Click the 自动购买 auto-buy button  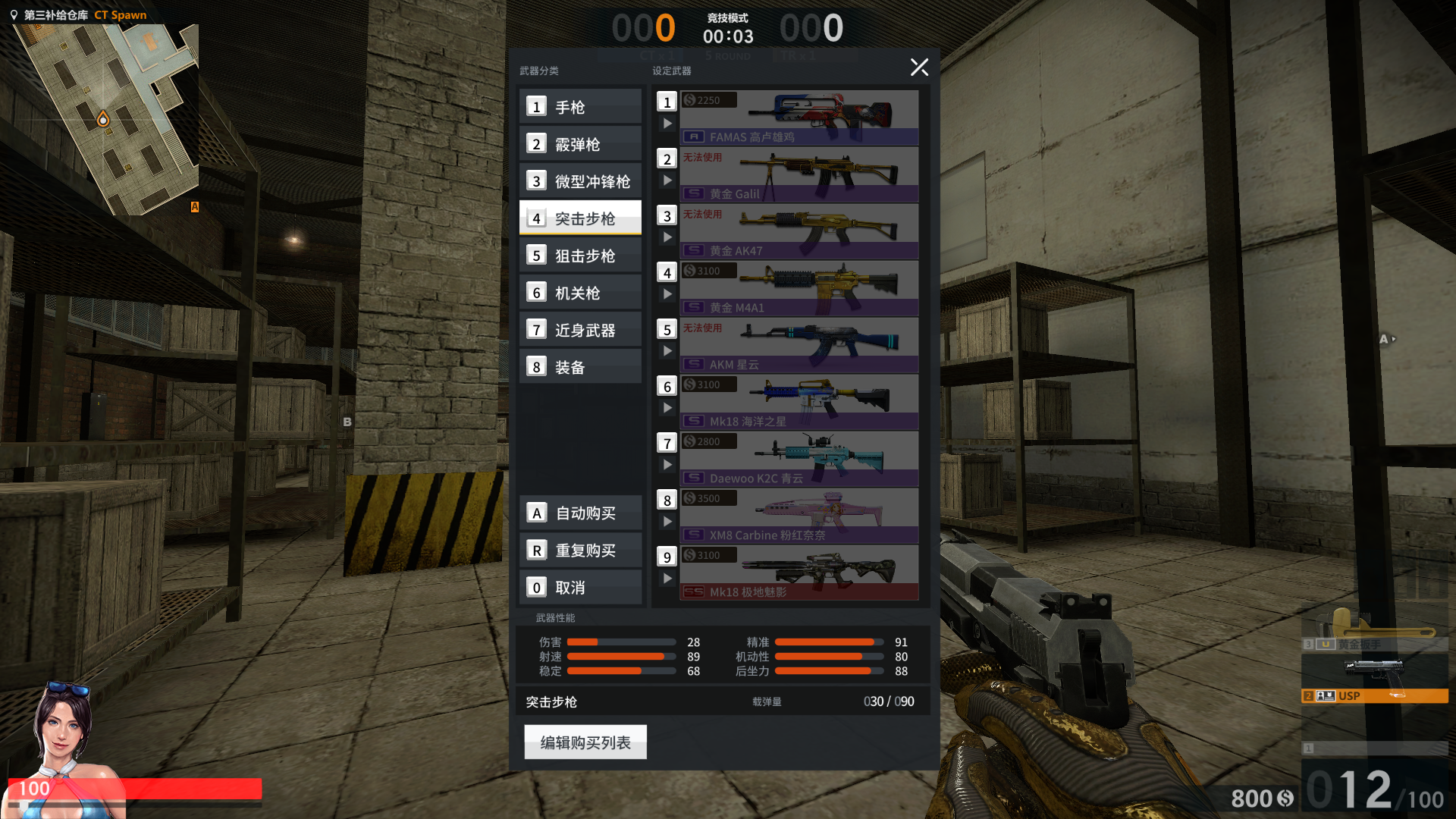(x=581, y=513)
